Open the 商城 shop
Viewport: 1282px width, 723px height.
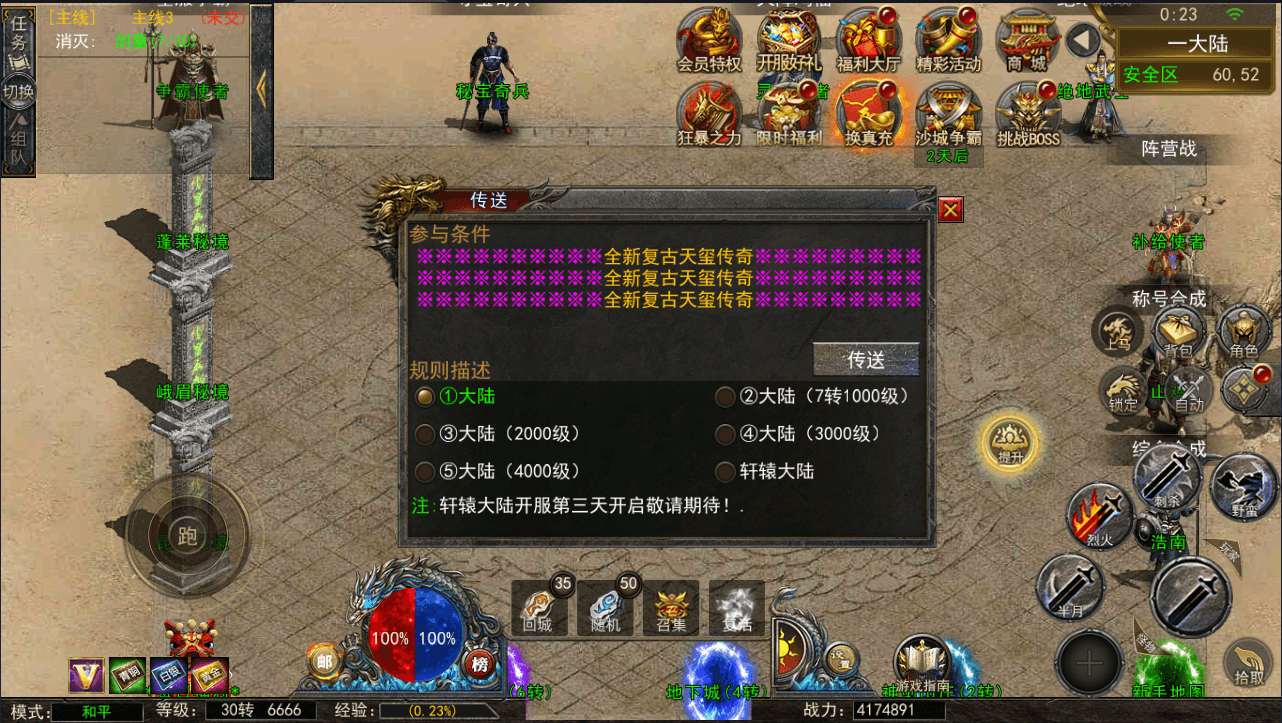pyautogui.click(x=1029, y=40)
